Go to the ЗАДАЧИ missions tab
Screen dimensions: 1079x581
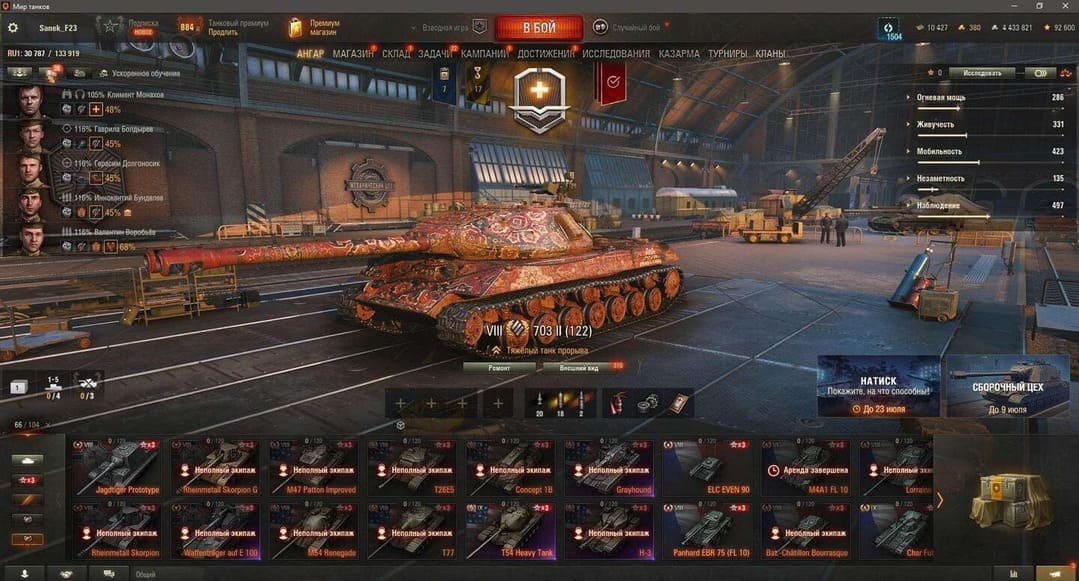coord(435,54)
